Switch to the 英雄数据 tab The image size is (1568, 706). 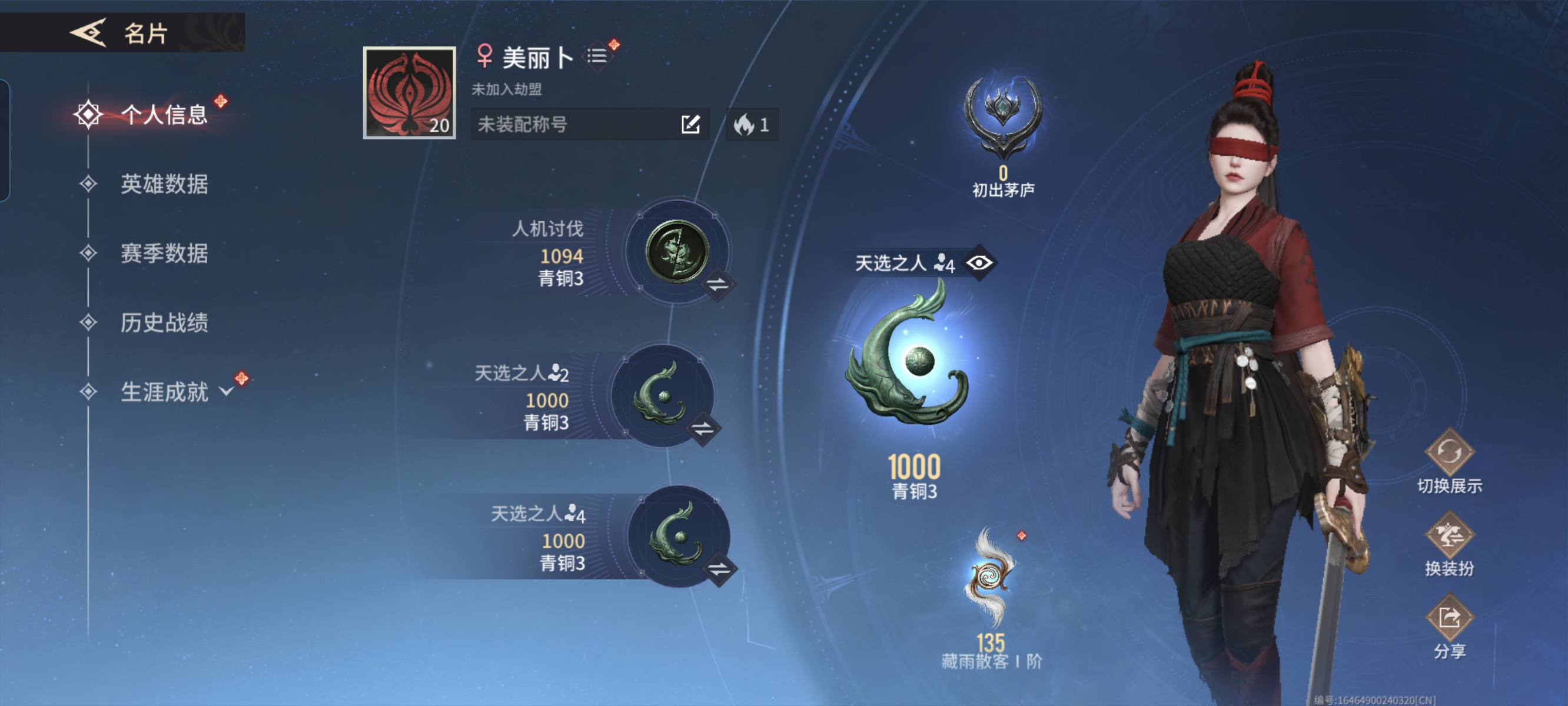(x=163, y=184)
